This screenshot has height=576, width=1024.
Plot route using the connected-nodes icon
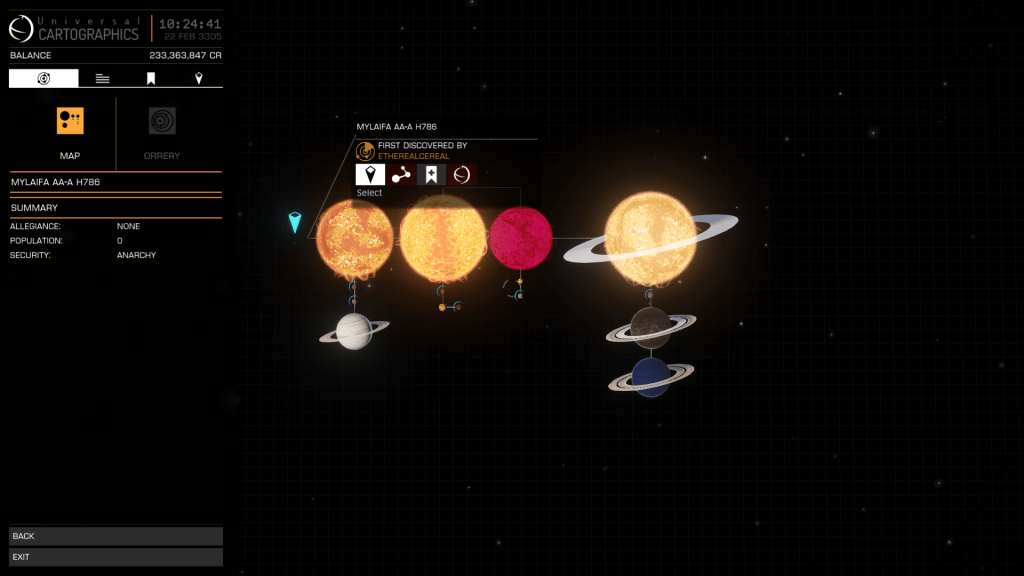pyautogui.click(x=401, y=175)
